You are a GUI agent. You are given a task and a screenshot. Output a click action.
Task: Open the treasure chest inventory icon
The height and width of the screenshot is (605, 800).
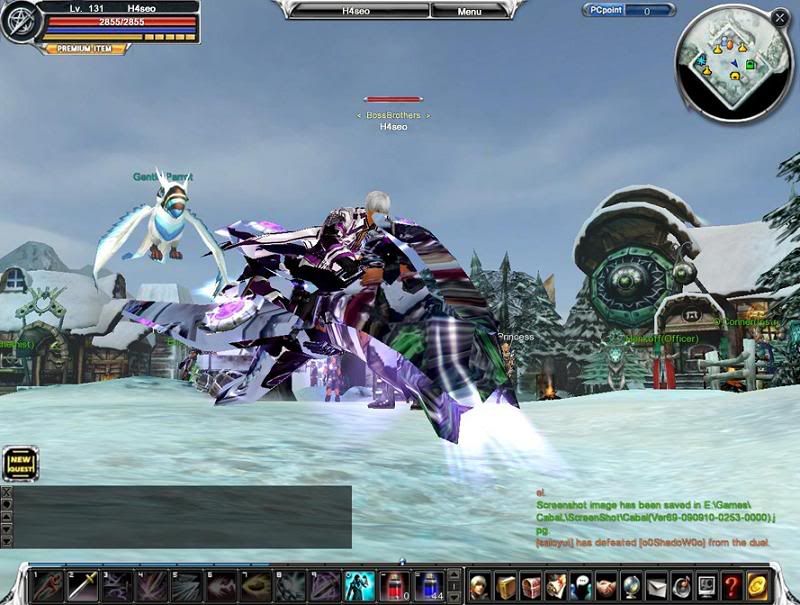531,586
